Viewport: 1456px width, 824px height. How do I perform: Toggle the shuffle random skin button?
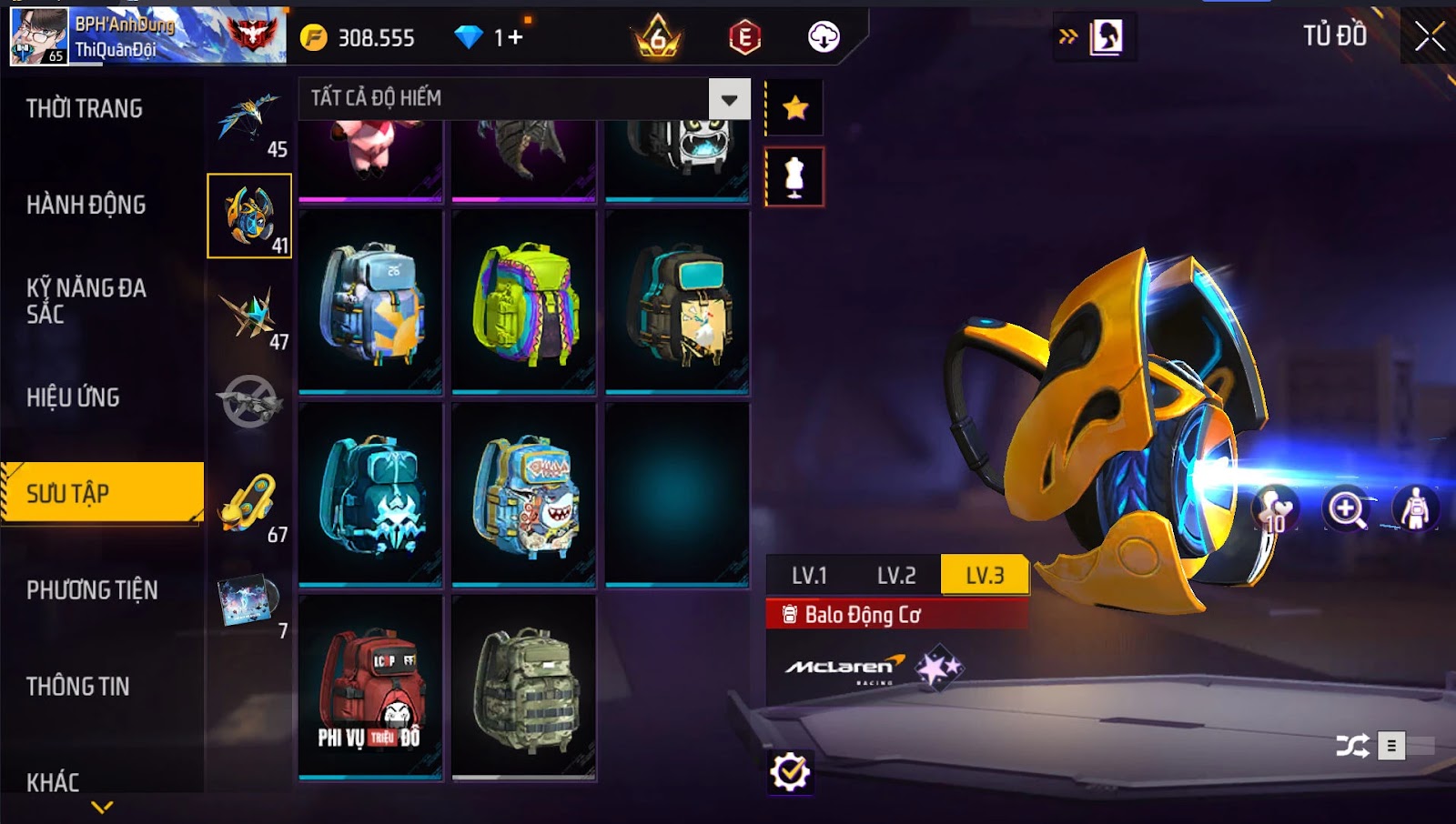pos(1352,747)
